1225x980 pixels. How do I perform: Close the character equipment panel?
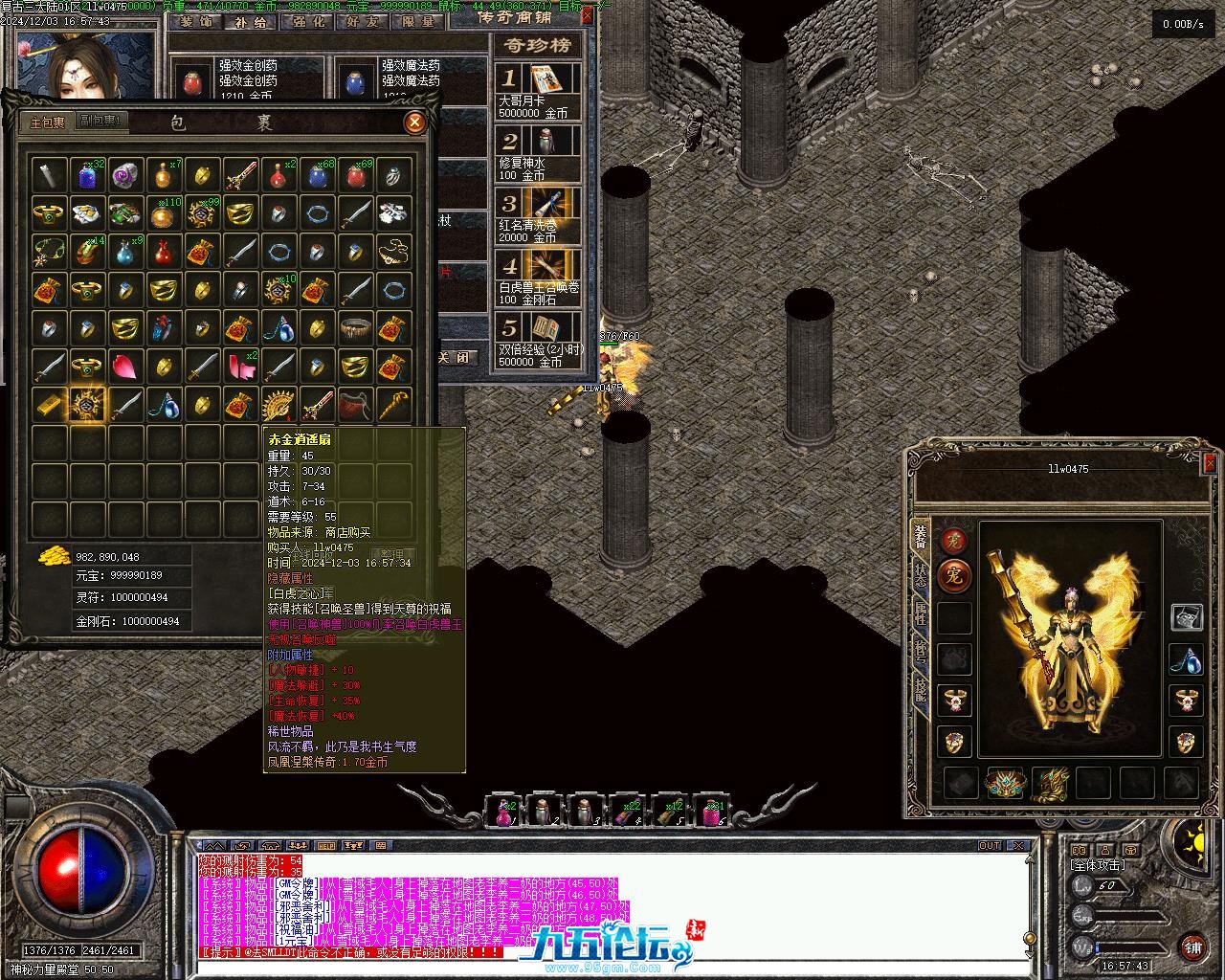coord(1209,462)
